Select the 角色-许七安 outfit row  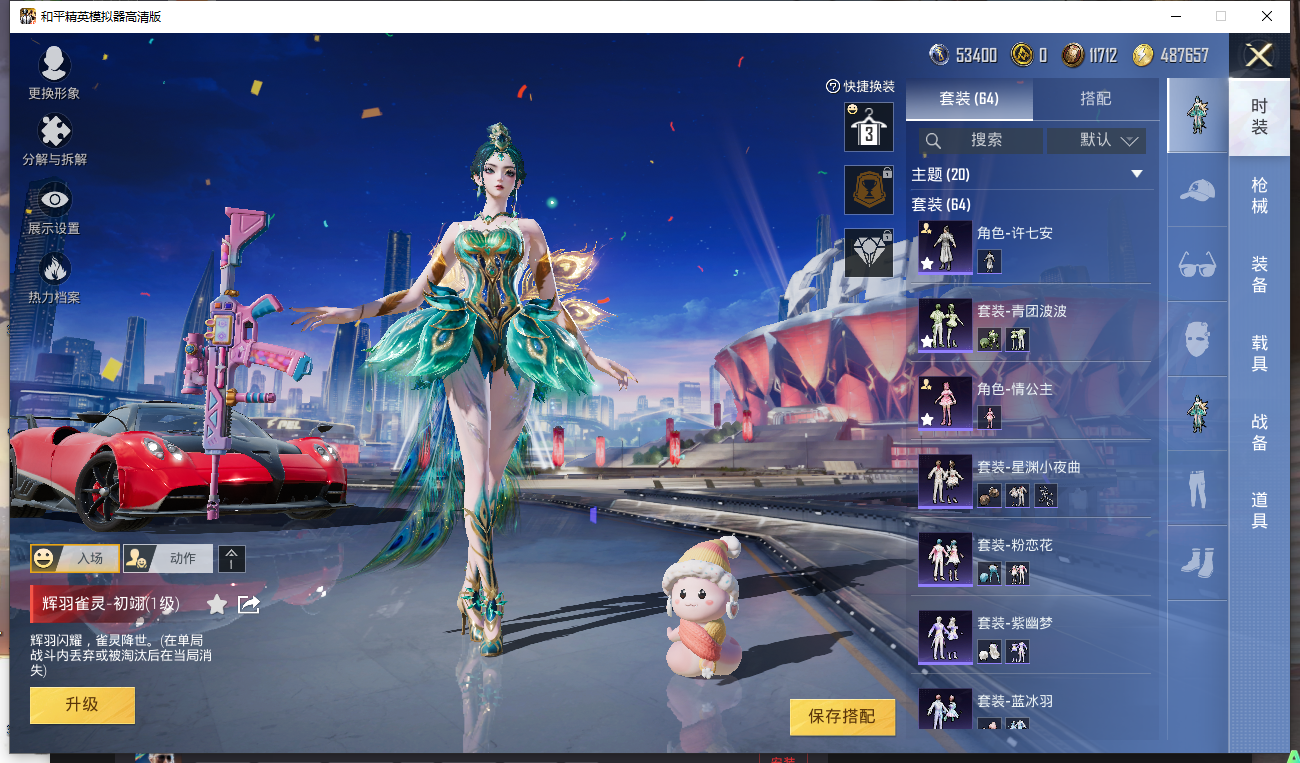[1033, 247]
